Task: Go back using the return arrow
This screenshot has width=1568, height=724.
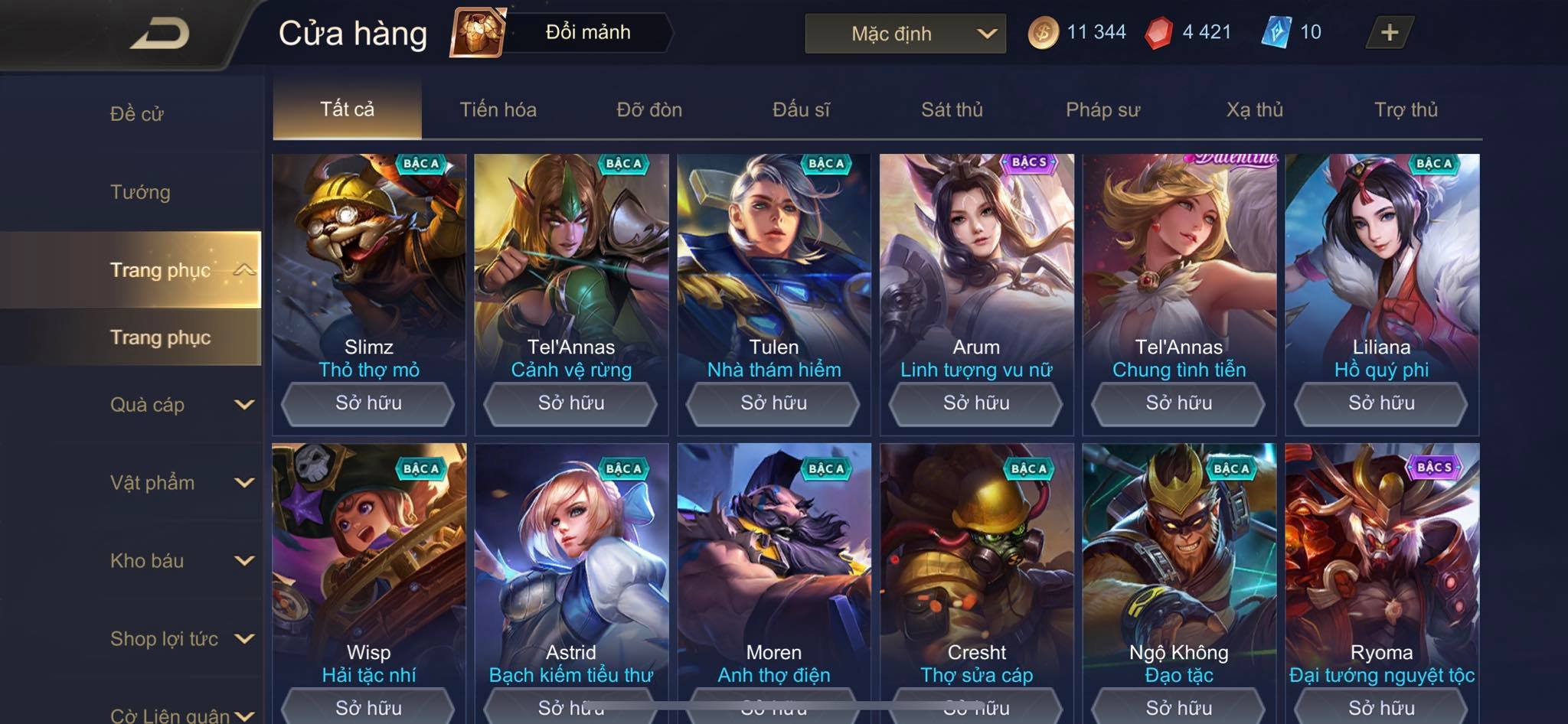Action: point(159,34)
